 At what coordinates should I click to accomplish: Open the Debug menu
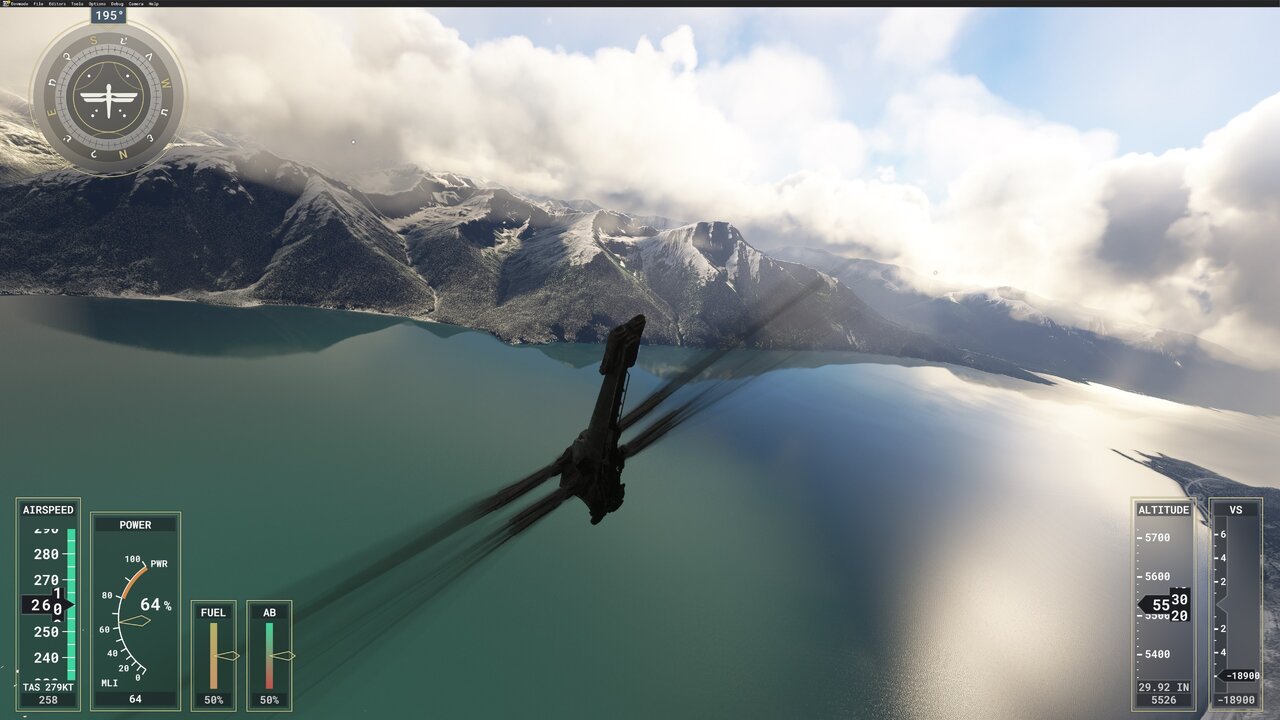[117, 4]
